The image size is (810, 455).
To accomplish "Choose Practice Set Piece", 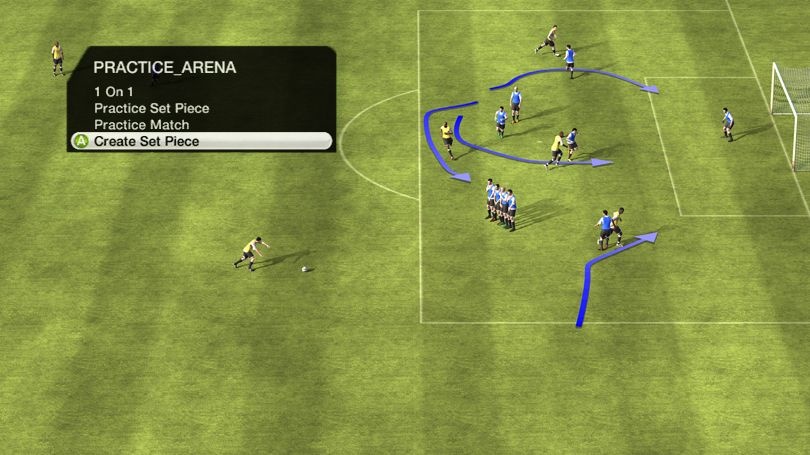I will [x=152, y=108].
